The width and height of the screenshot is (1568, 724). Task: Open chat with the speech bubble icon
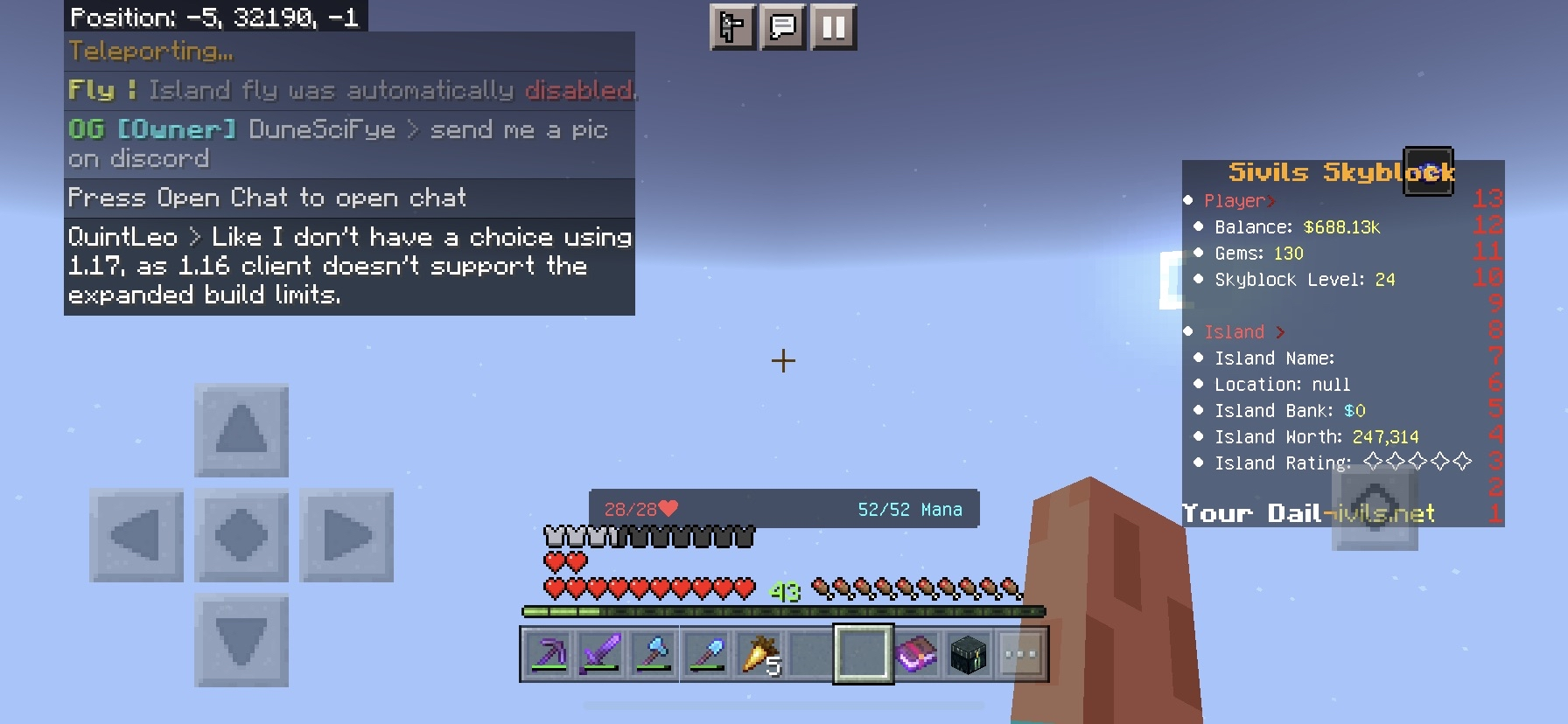[x=783, y=27]
